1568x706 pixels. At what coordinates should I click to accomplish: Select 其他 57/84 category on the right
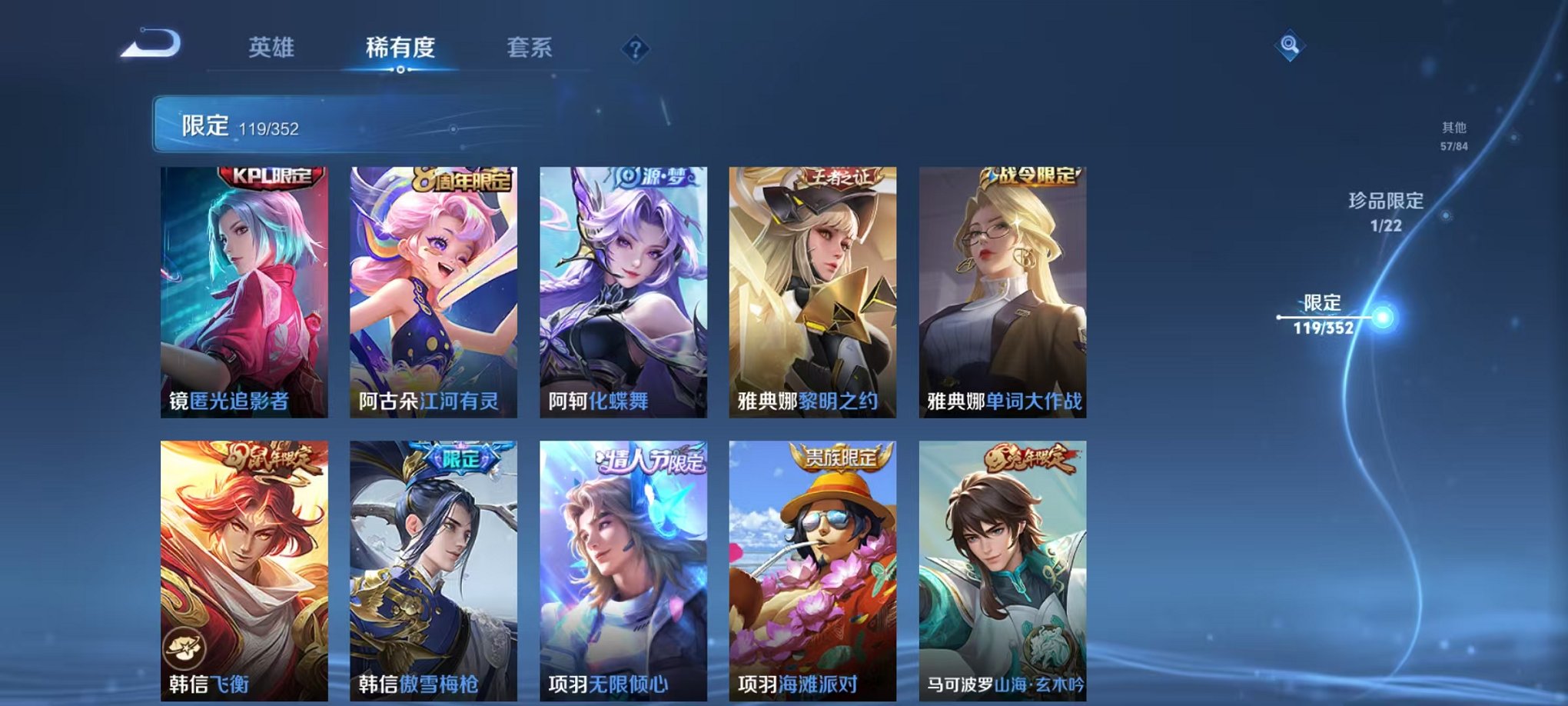click(x=1453, y=137)
